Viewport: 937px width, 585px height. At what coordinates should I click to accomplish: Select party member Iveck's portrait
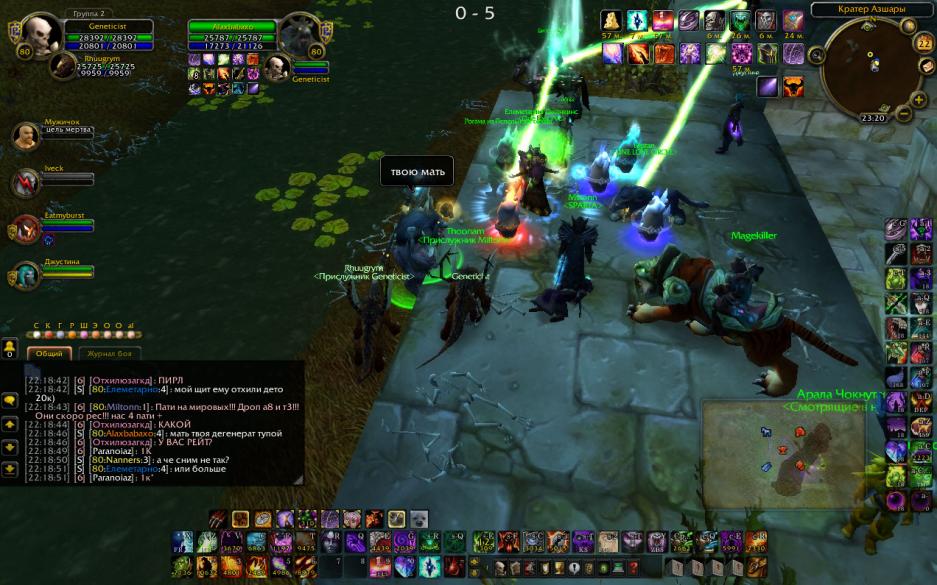tap(26, 182)
